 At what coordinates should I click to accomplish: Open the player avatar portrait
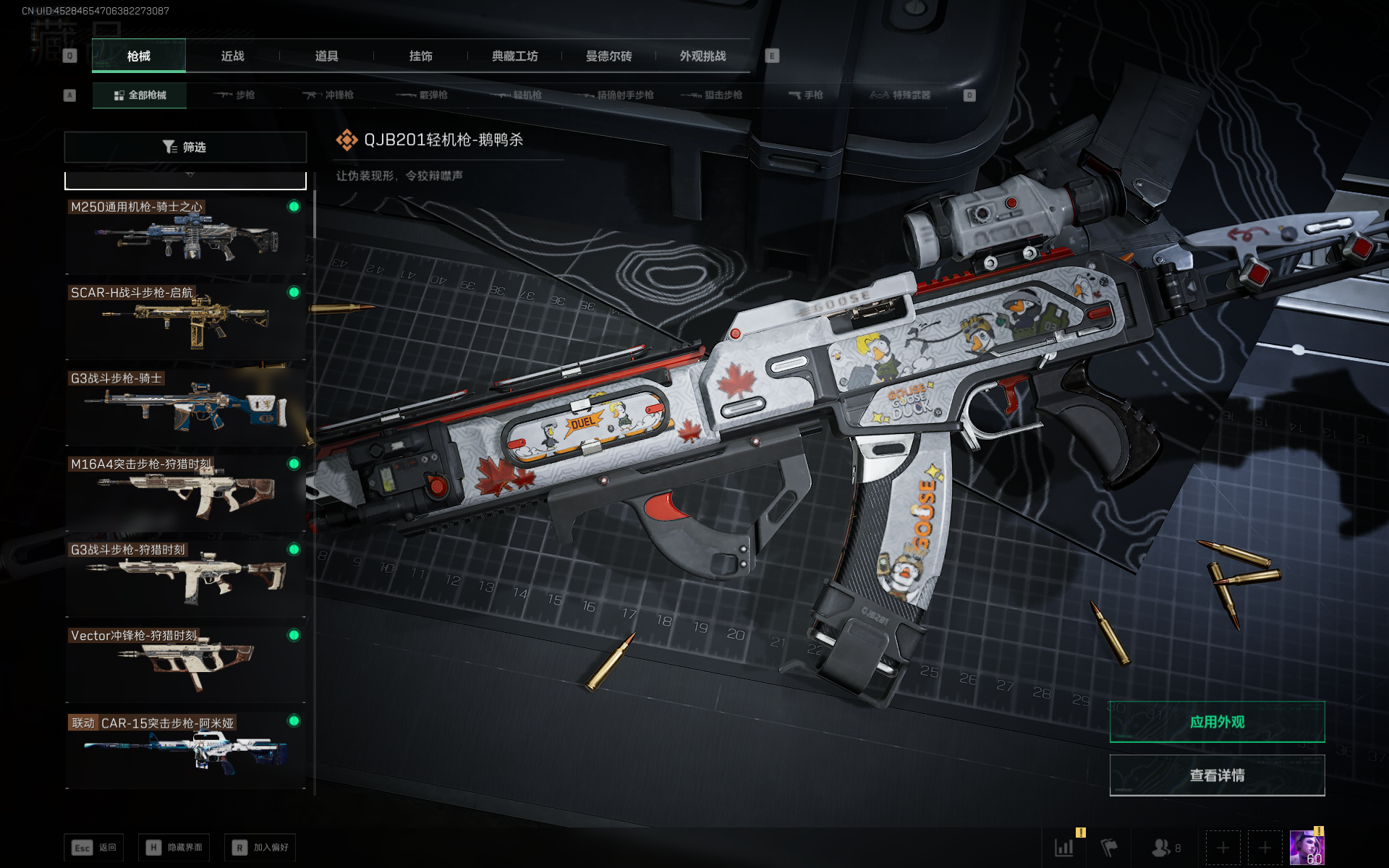(1307, 847)
